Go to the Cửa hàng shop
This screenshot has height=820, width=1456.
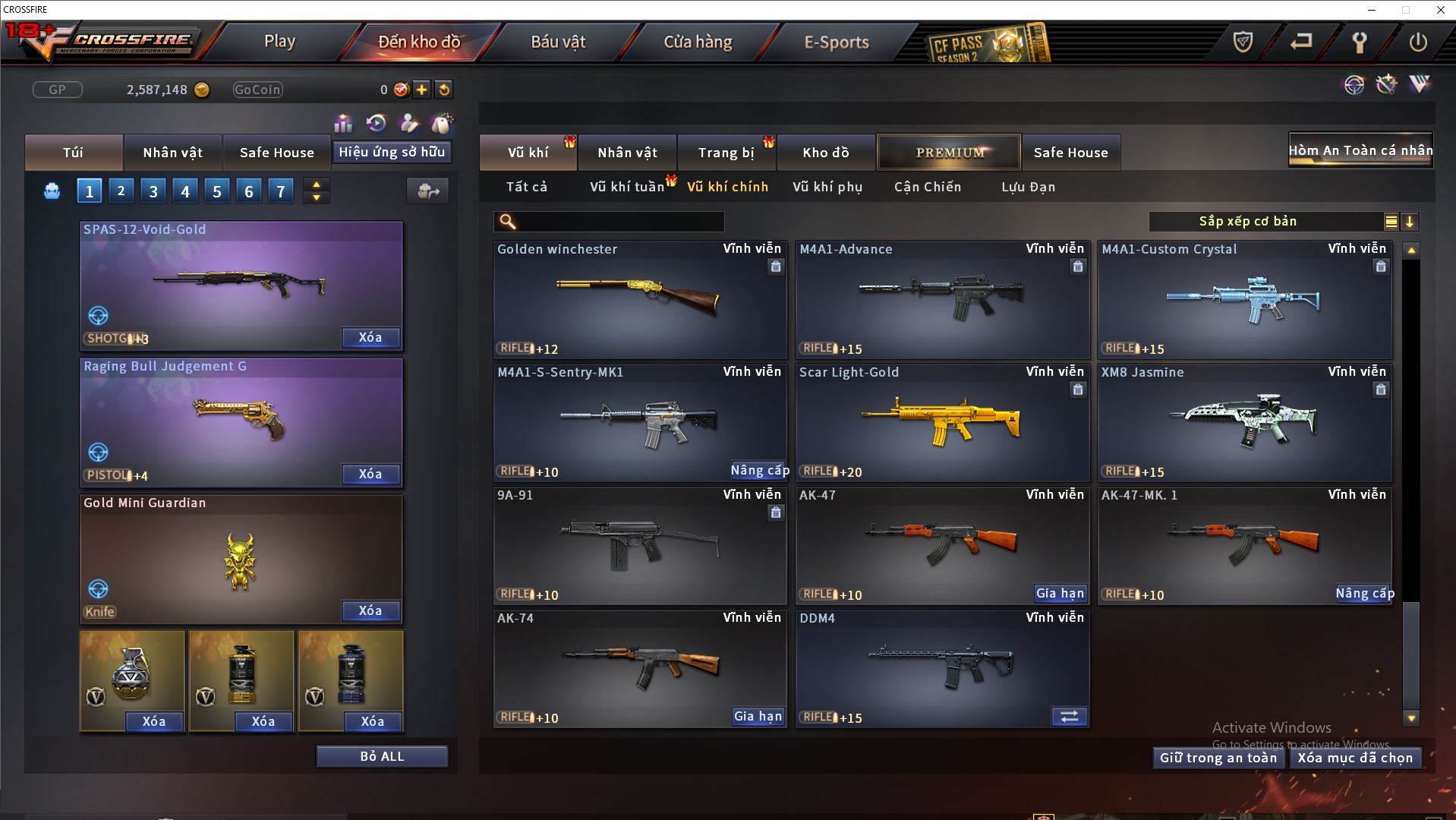tap(698, 42)
